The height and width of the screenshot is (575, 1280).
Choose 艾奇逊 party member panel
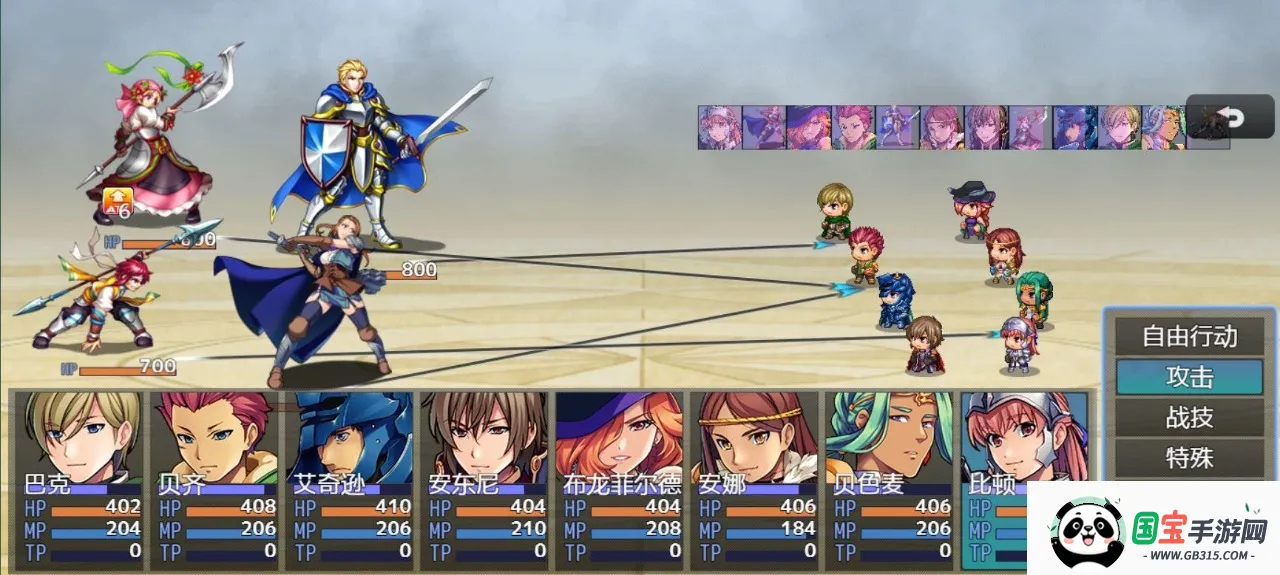[x=349, y=480]
